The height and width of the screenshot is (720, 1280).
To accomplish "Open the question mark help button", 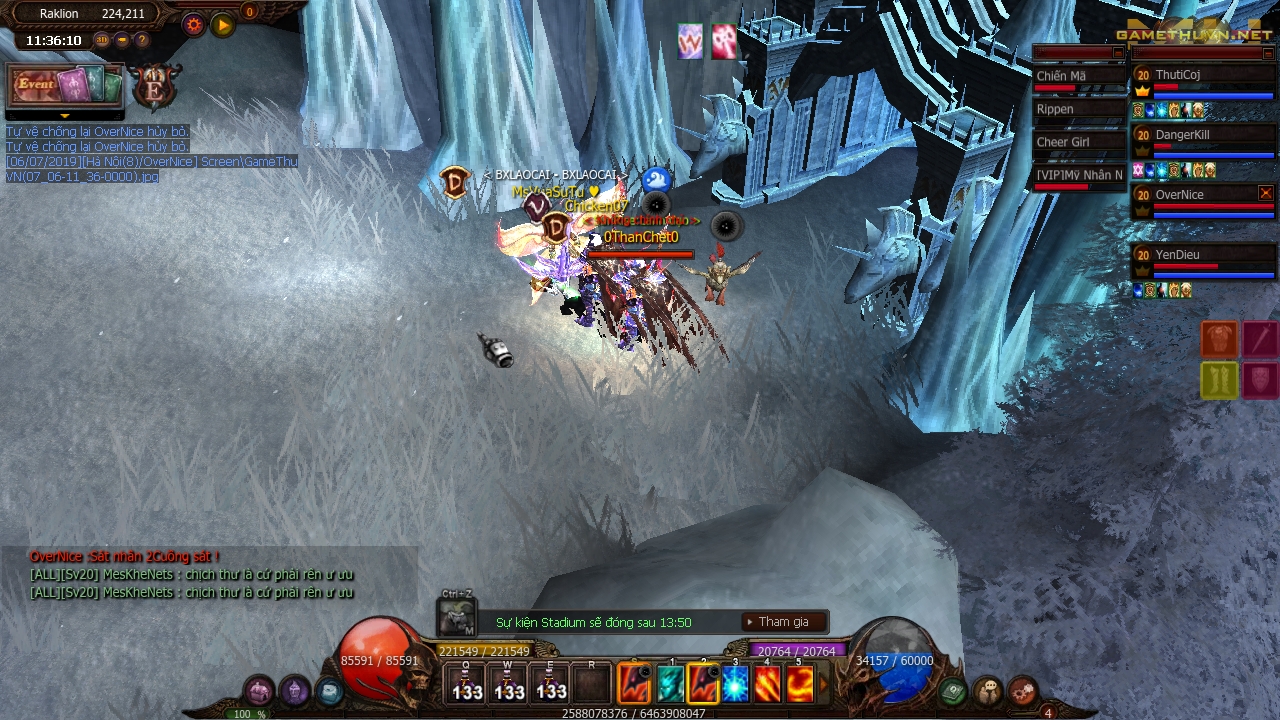I will [x=142, y=40].
